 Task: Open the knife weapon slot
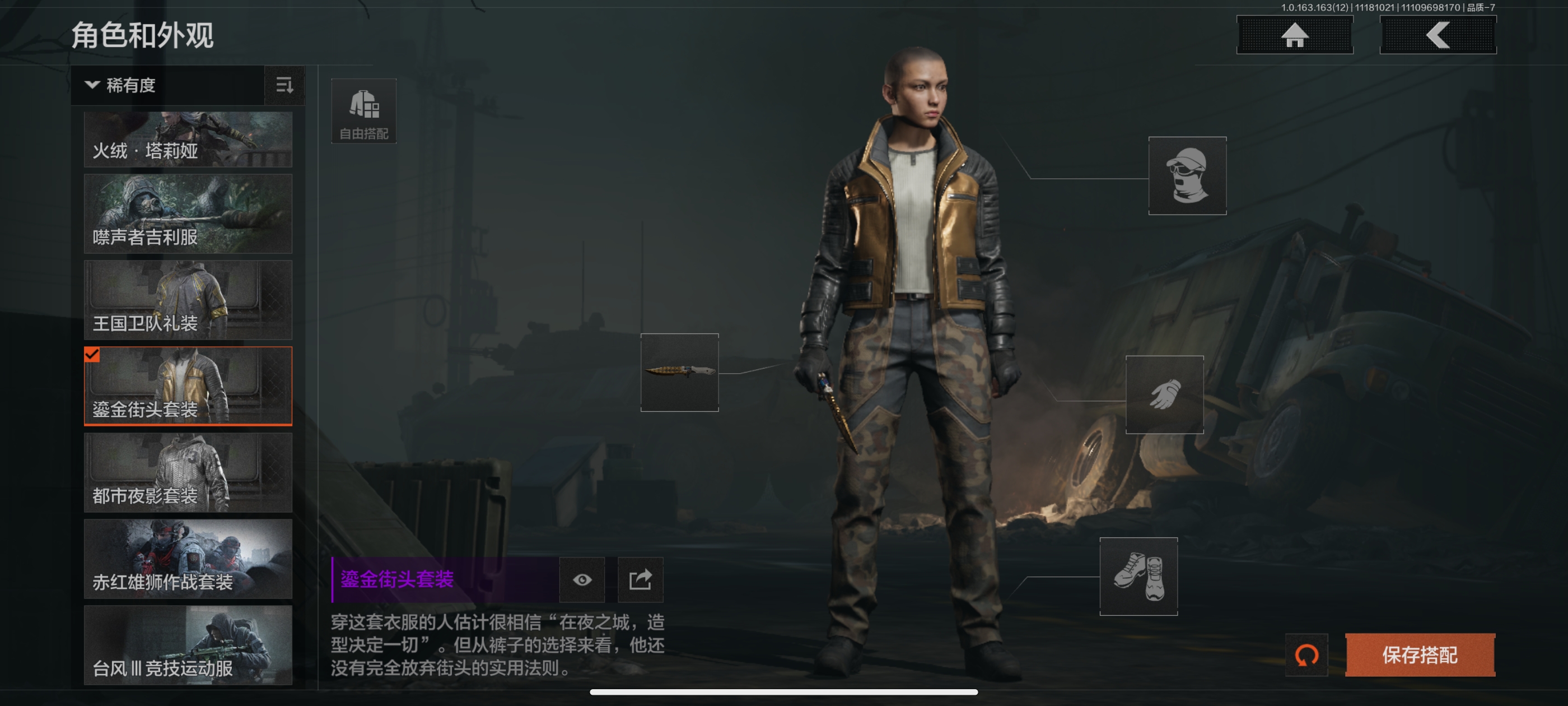(679, 372)
